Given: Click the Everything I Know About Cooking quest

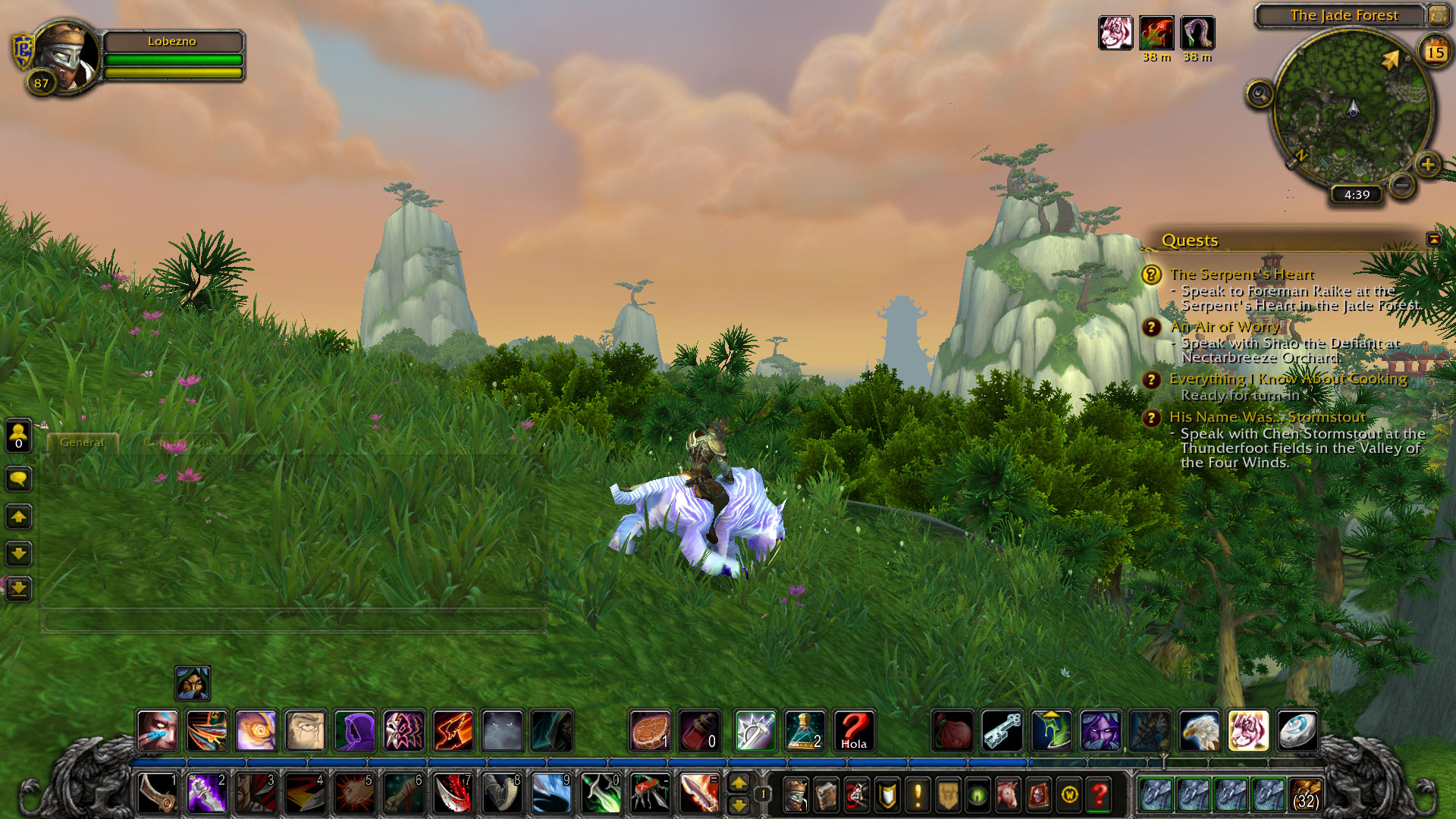Looking at the screenshot, I should (1288, 378).
